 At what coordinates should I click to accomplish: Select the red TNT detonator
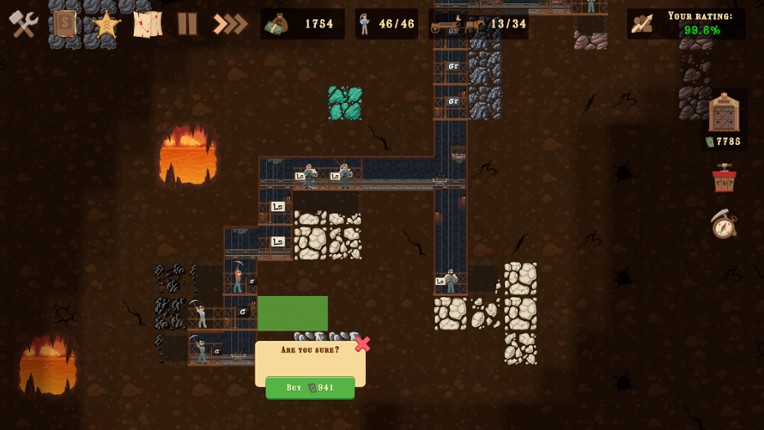click(x=724, y=178)
